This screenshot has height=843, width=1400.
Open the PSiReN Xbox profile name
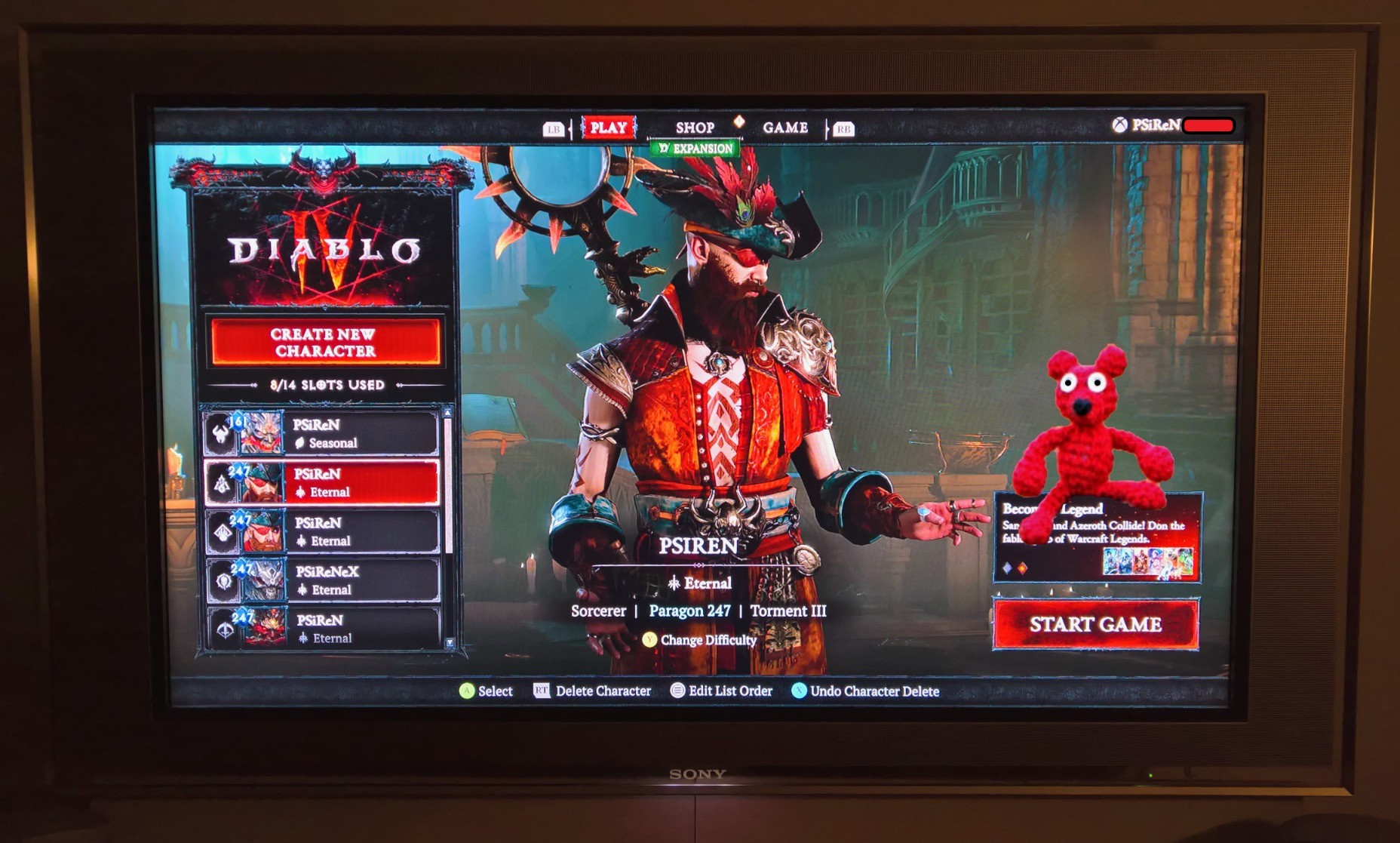click(1154, 125)
